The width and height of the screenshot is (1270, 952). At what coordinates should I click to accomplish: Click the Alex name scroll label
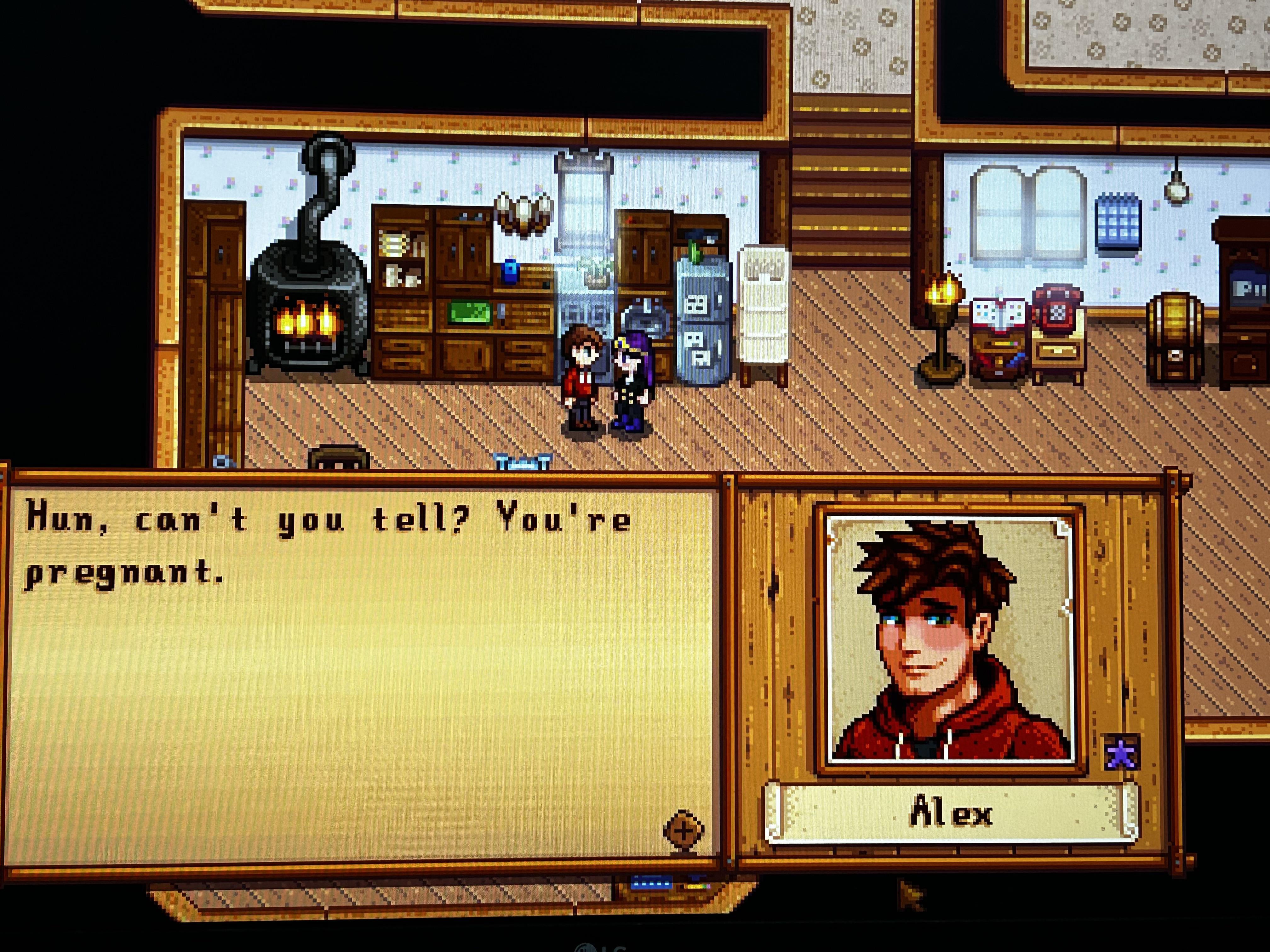click(x=951, y=814)
